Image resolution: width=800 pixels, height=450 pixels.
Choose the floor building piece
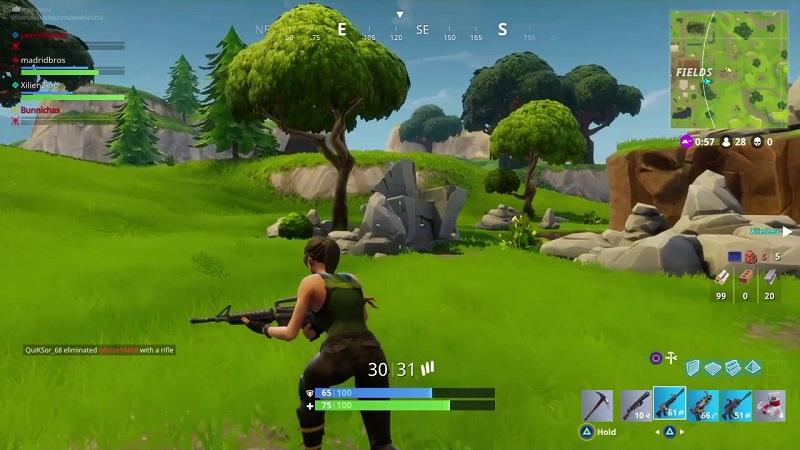(x=712, y=368)
